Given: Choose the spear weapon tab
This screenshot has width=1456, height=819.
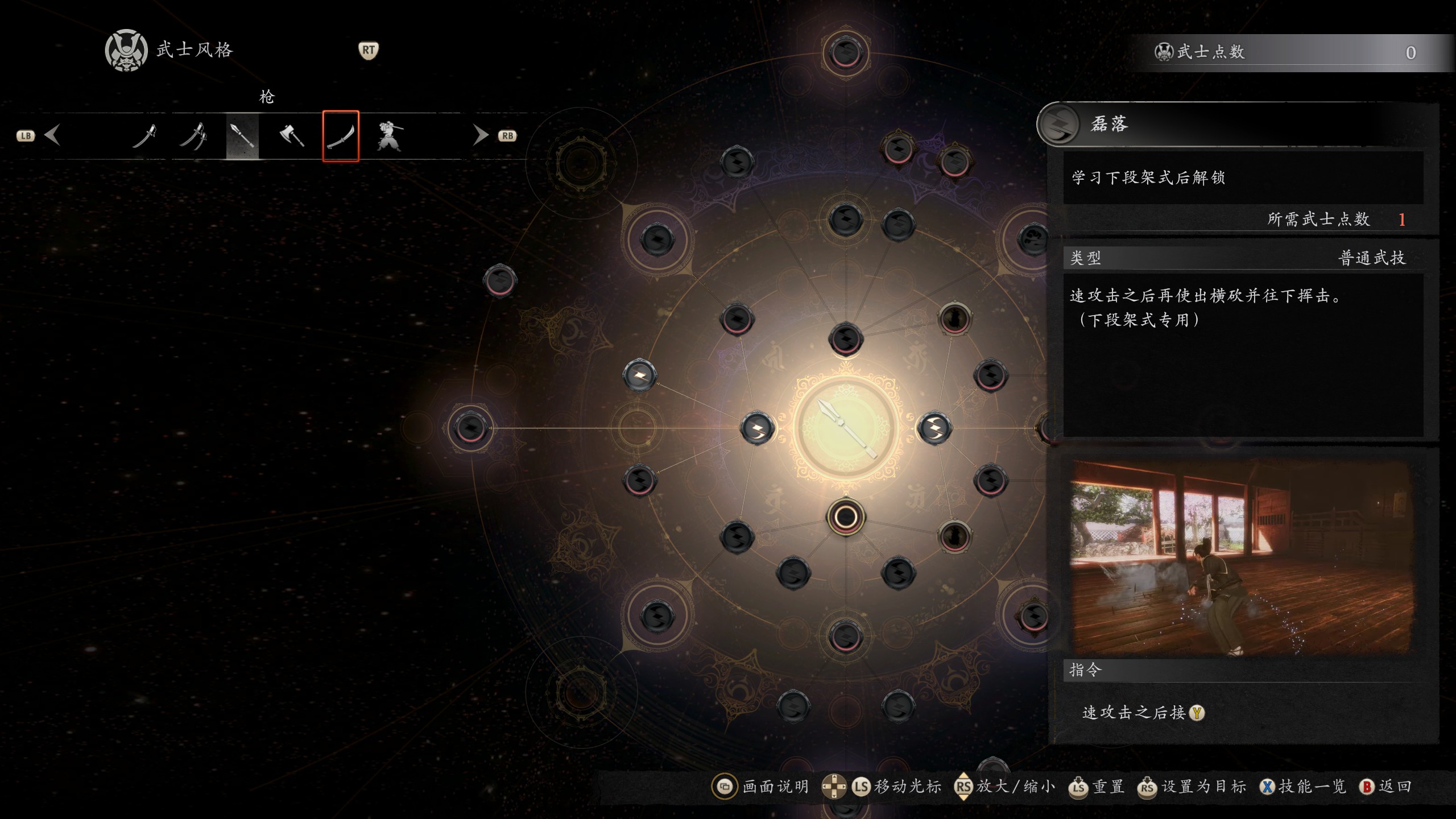Looking at the screenshot, I should [x=242, y=136].
